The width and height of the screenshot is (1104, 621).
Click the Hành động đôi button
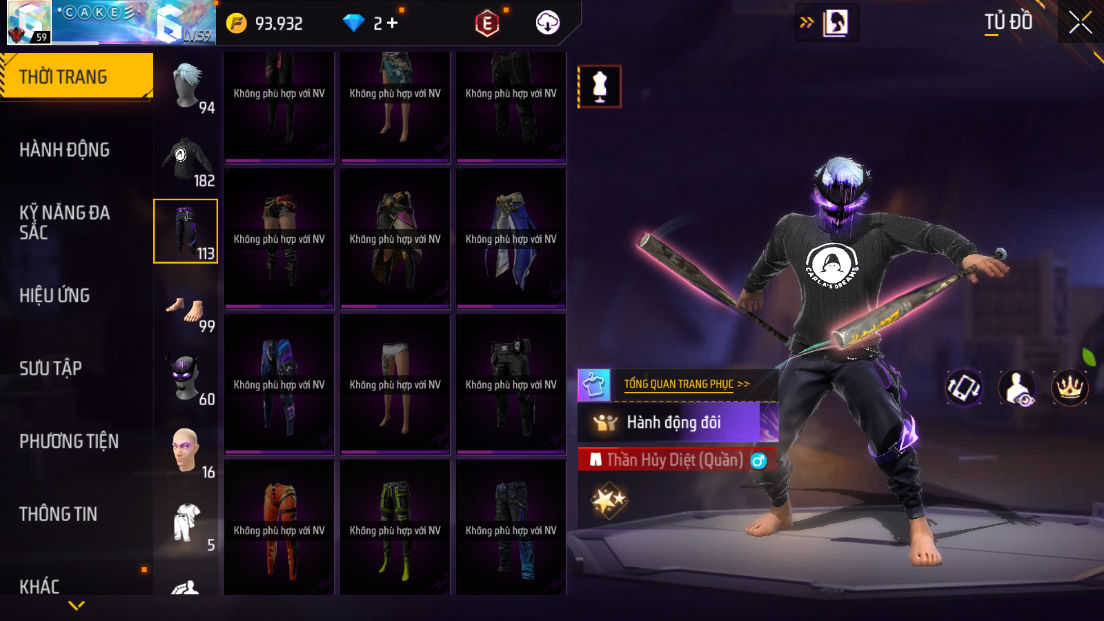tap(678, 422)
